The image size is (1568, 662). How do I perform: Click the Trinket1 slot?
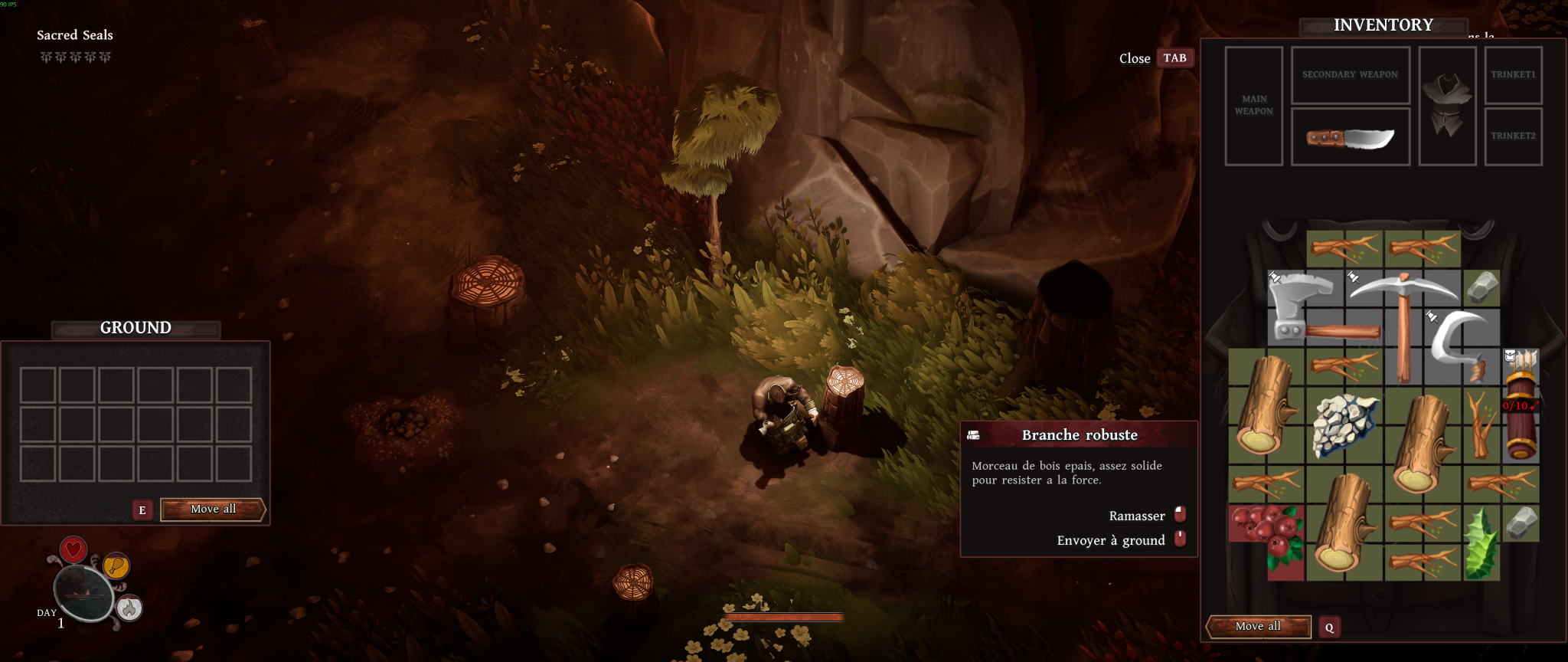1513,75
